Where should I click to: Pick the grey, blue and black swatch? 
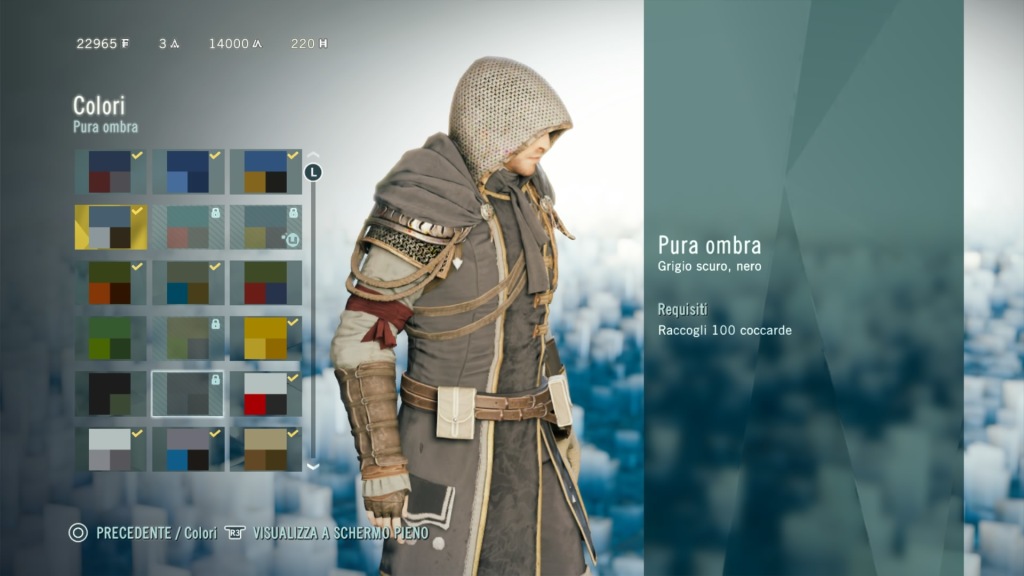(x=188, y=449)
